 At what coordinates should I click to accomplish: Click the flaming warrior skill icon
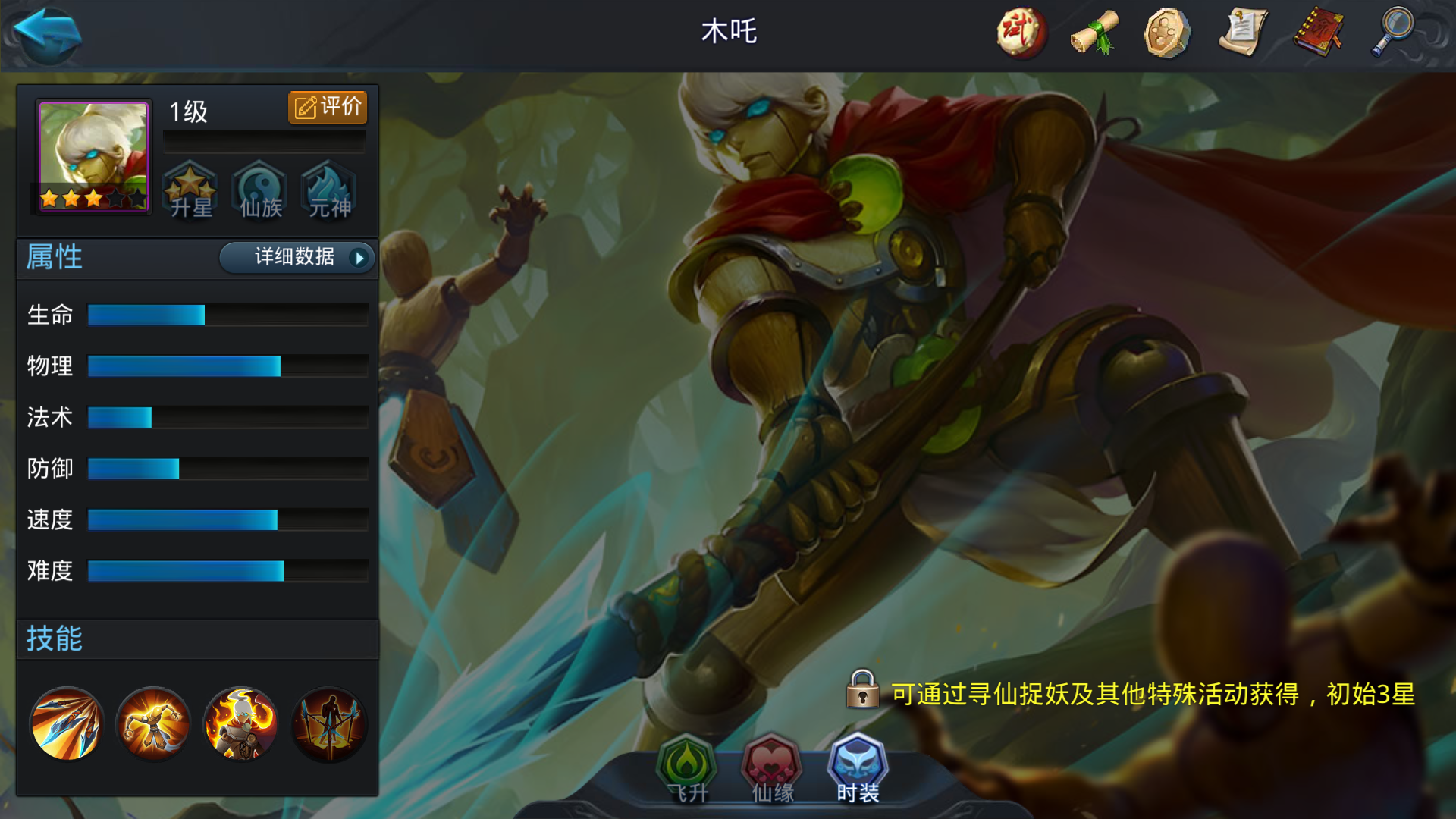(x=240, y=724)
